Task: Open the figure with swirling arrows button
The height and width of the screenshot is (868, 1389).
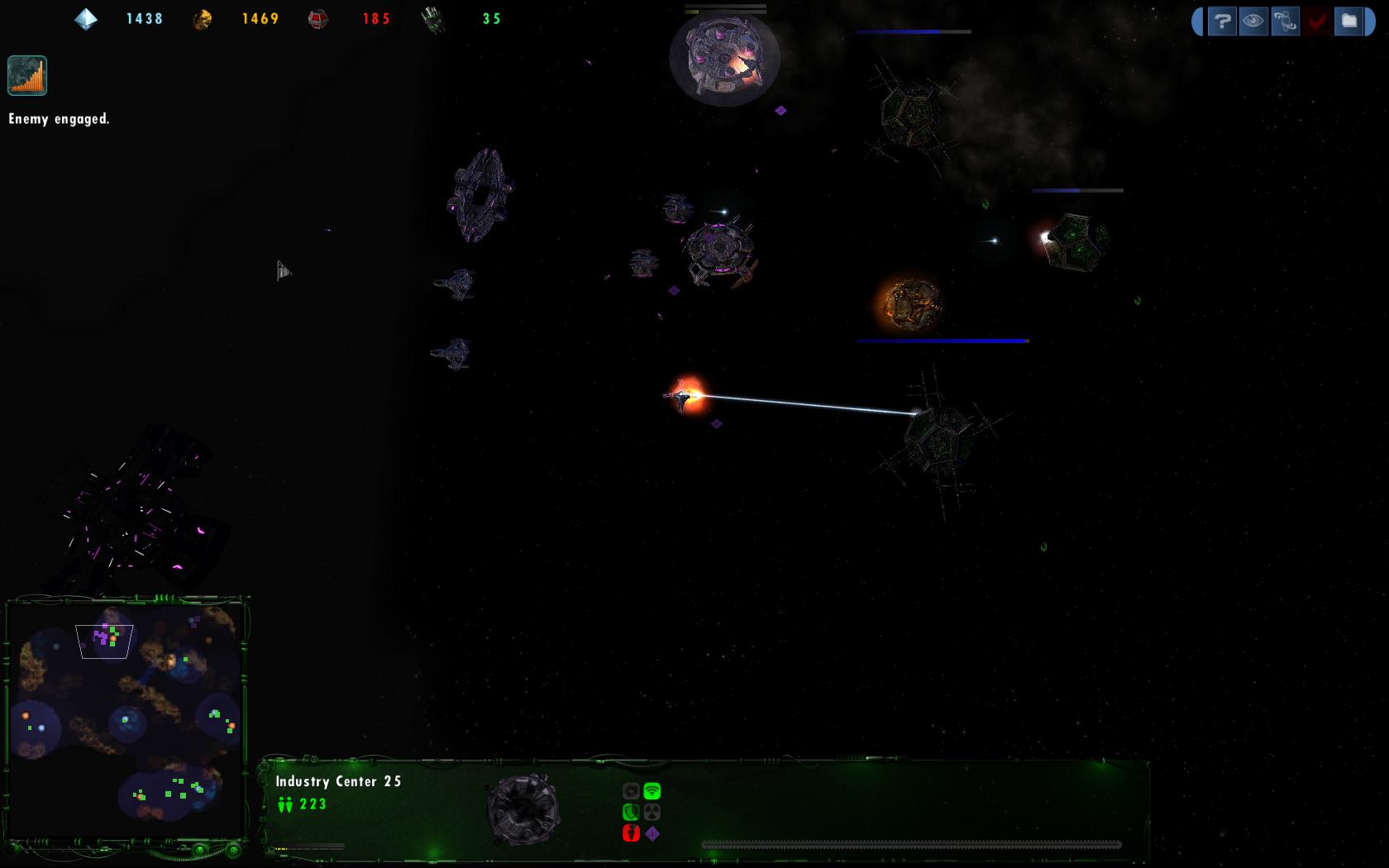Action: [x=1285, y=21]
